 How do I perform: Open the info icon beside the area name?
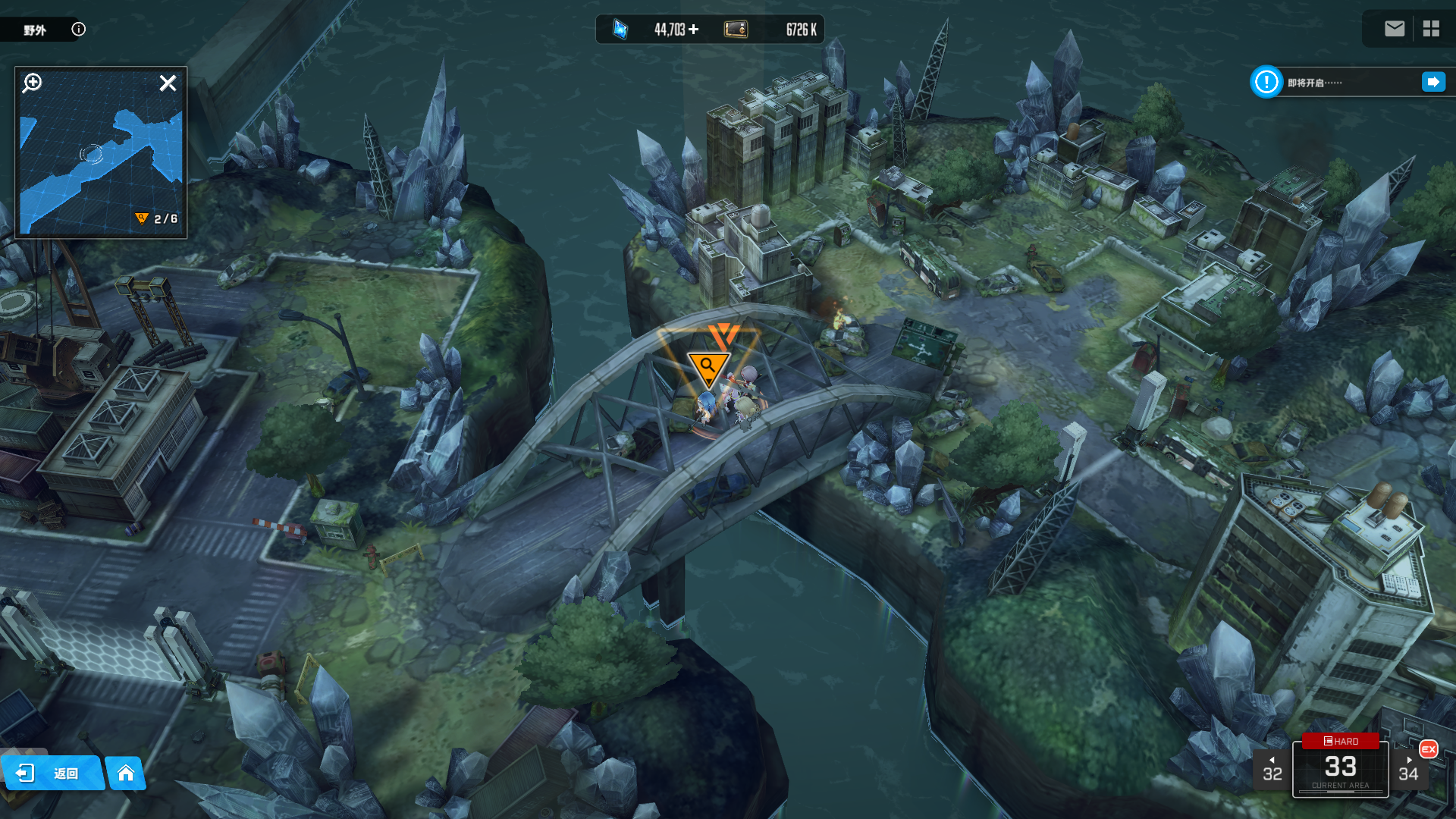pos(78,30)
